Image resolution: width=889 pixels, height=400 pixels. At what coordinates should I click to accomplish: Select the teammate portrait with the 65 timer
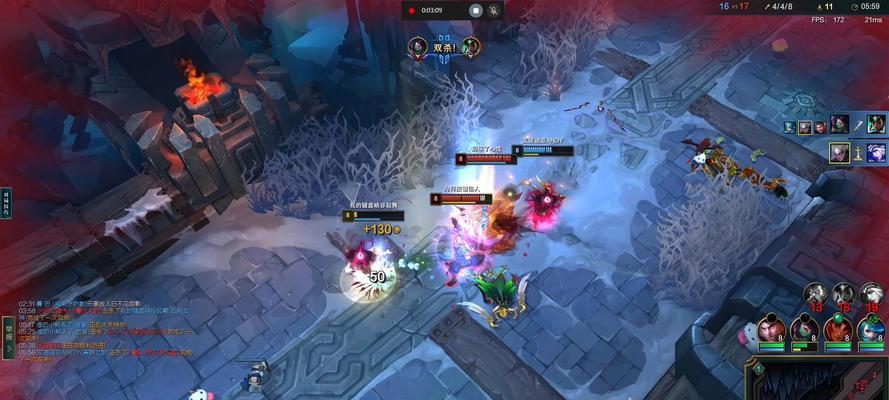point(871,328)
